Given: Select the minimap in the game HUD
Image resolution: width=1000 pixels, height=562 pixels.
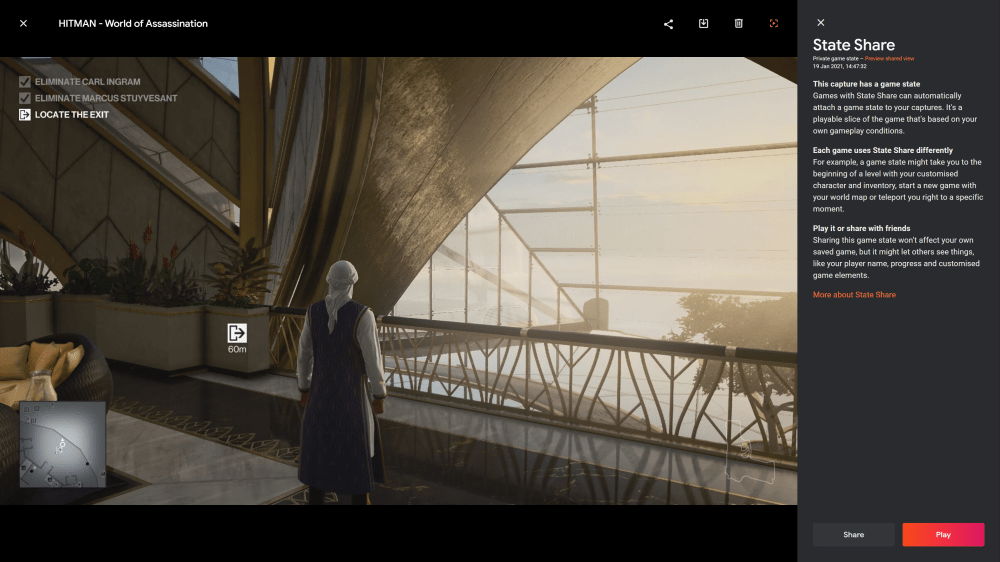Looking at the screenshot, I should (x=63, y=444).
